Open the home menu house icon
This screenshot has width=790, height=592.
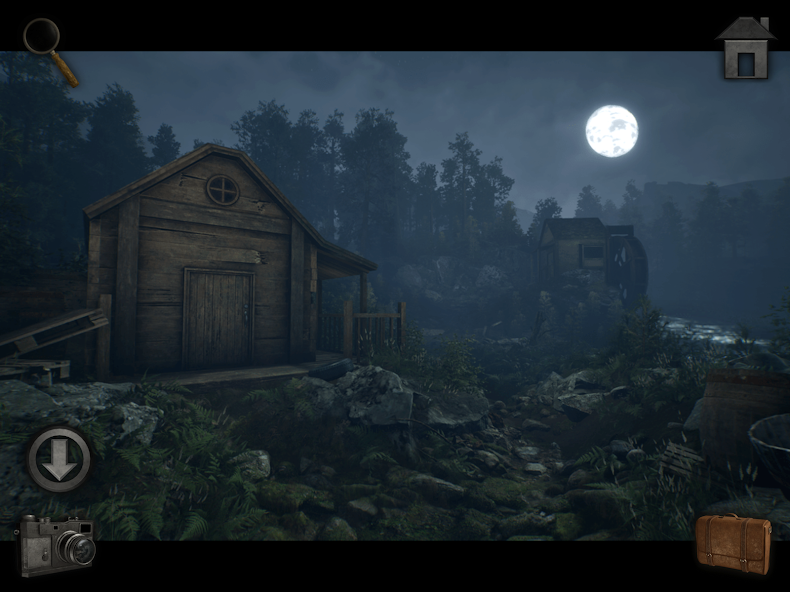coord(745,48)
